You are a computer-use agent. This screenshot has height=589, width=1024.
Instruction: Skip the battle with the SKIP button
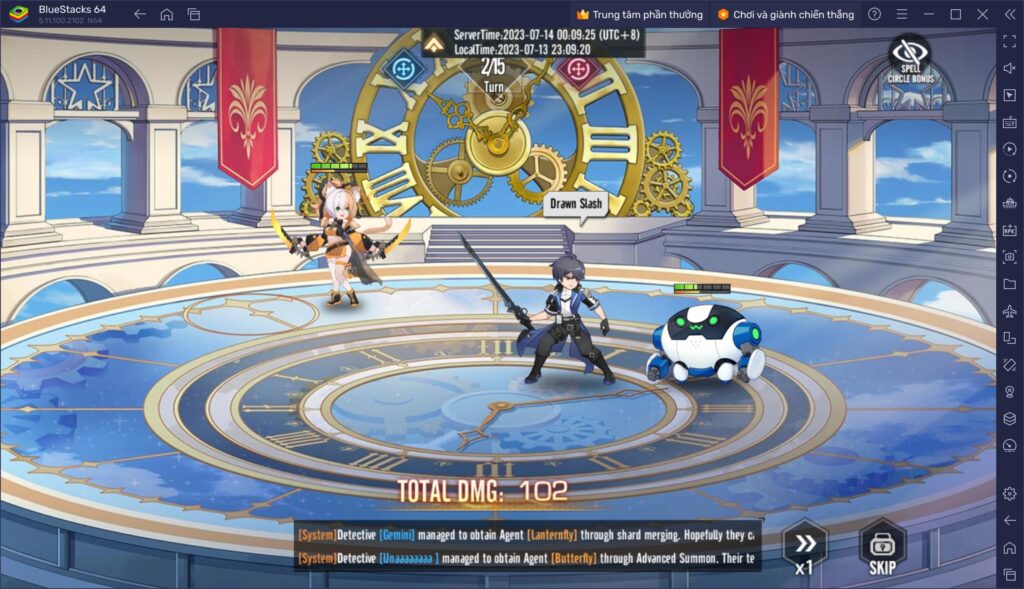[882, 549]
